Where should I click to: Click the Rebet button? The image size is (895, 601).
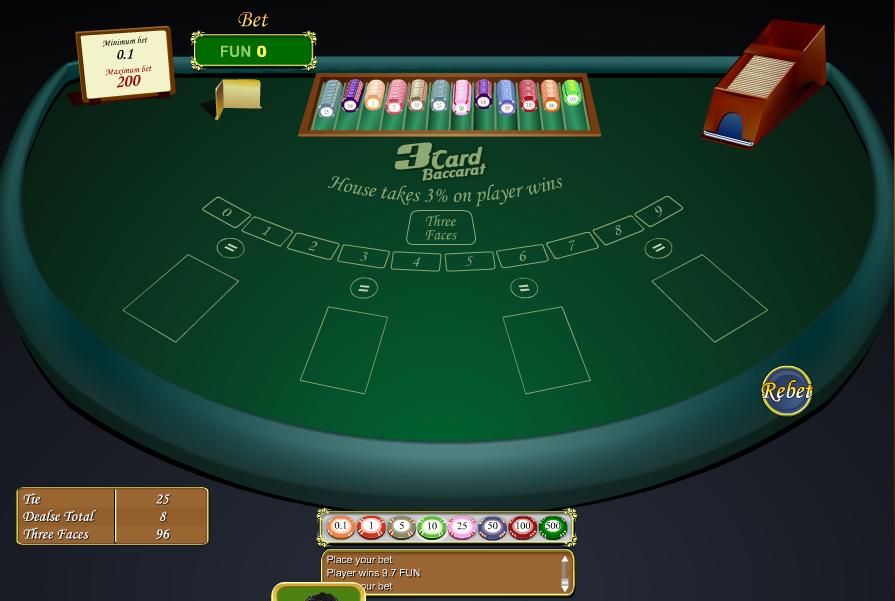(786, 391)
